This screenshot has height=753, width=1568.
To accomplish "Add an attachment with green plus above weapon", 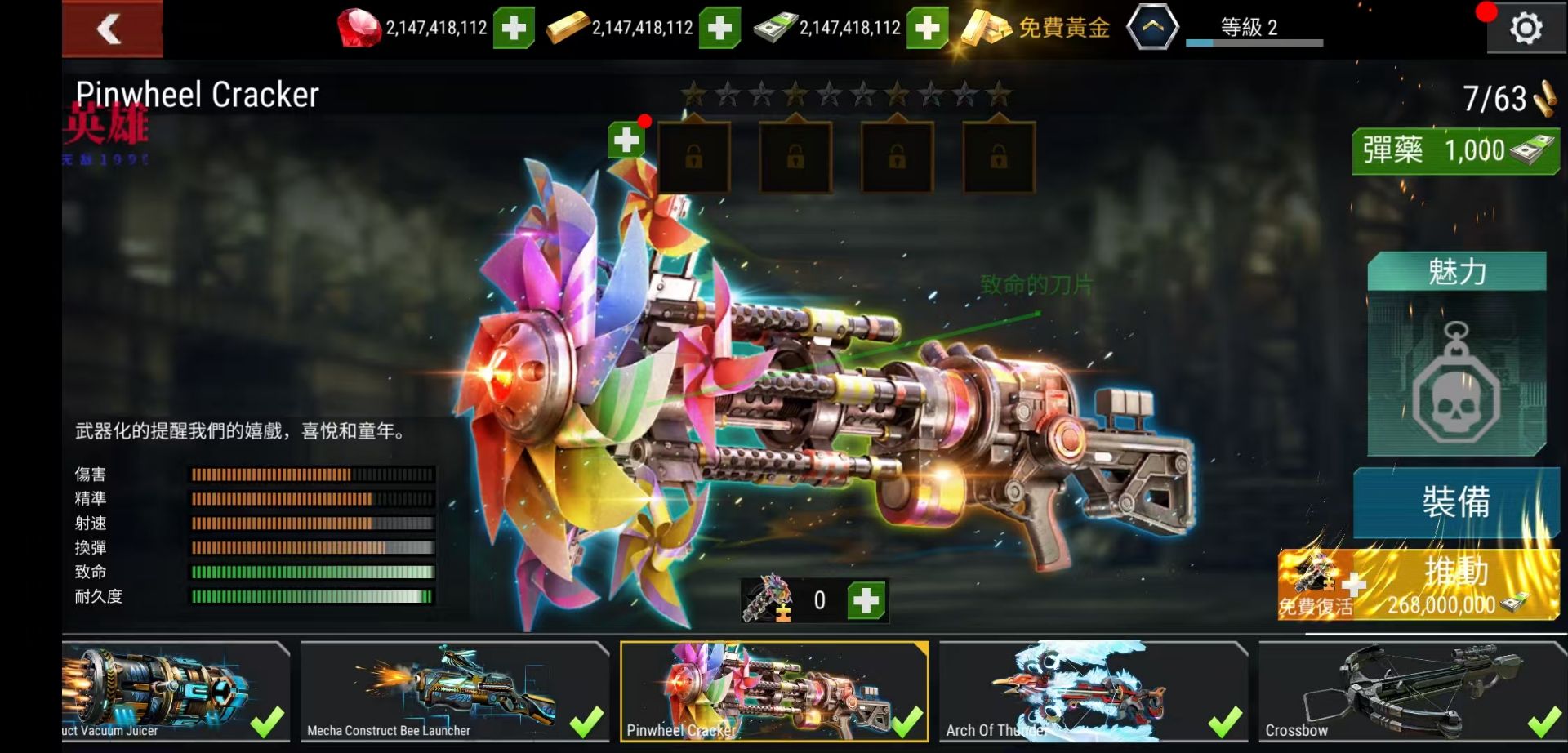I will point(626,140).
